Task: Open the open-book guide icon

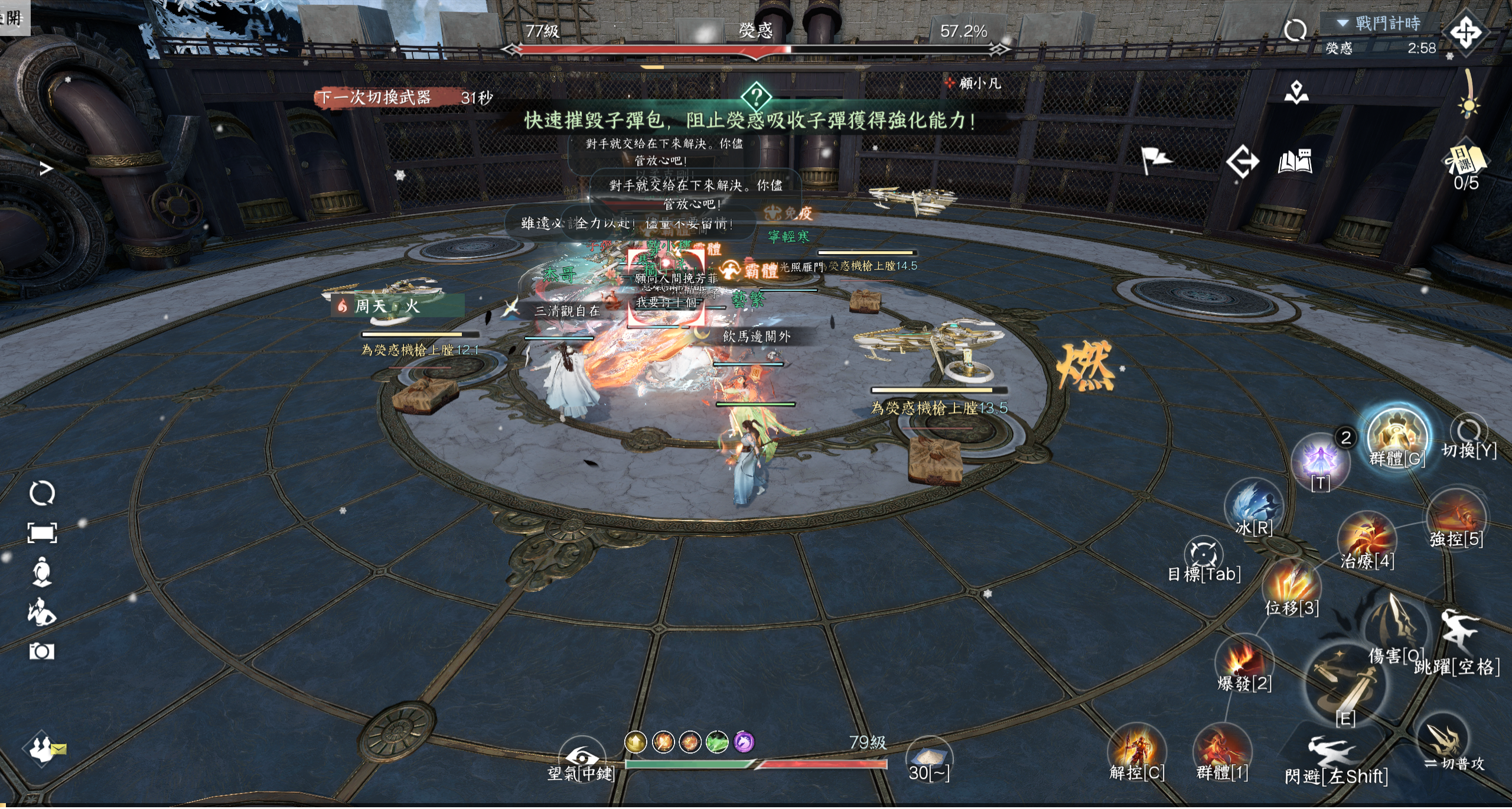Action: tap(1295, 161)
